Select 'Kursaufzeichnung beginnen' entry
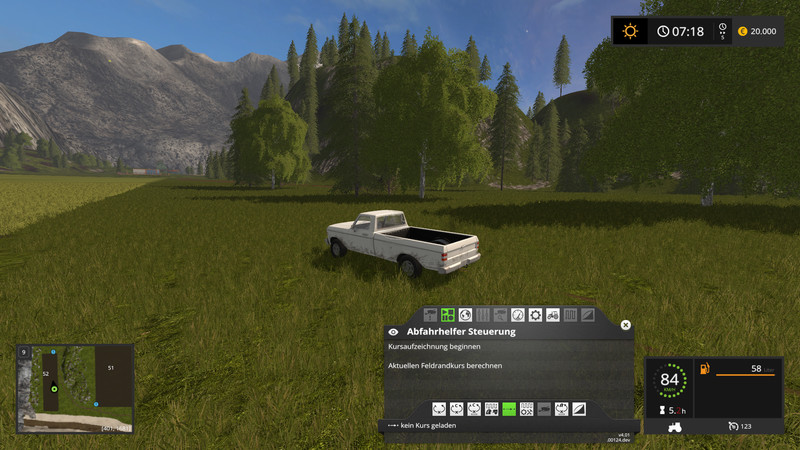This screenshot has height=450, width=800. 436,347
